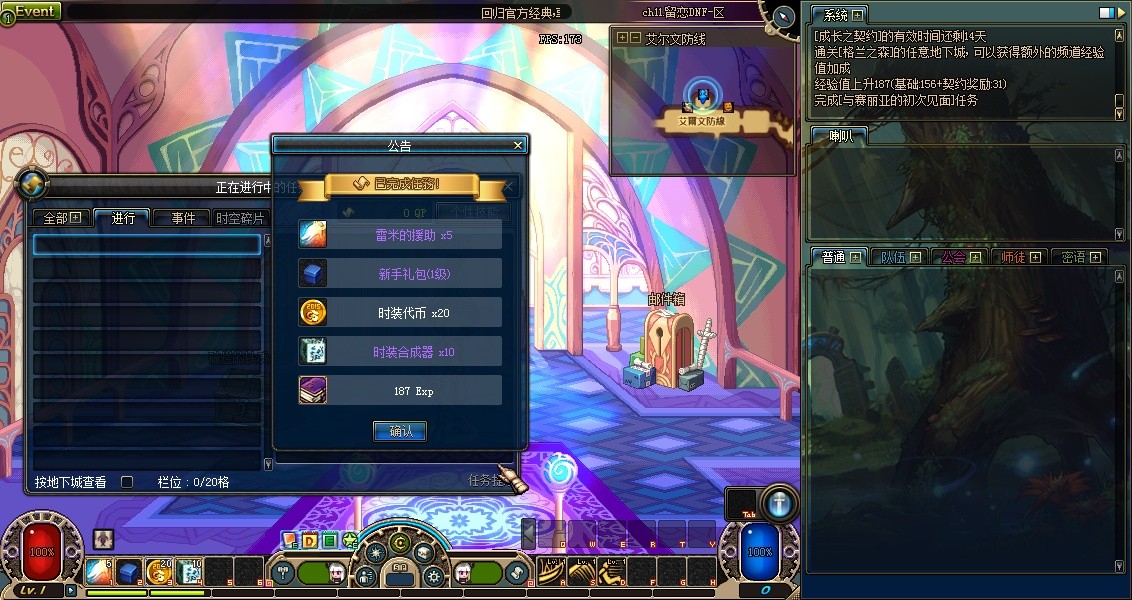This screenshot has height=600, width=1132.
Task: Zoom out the minimap with the minus button
Action: [x=635, y=38]
